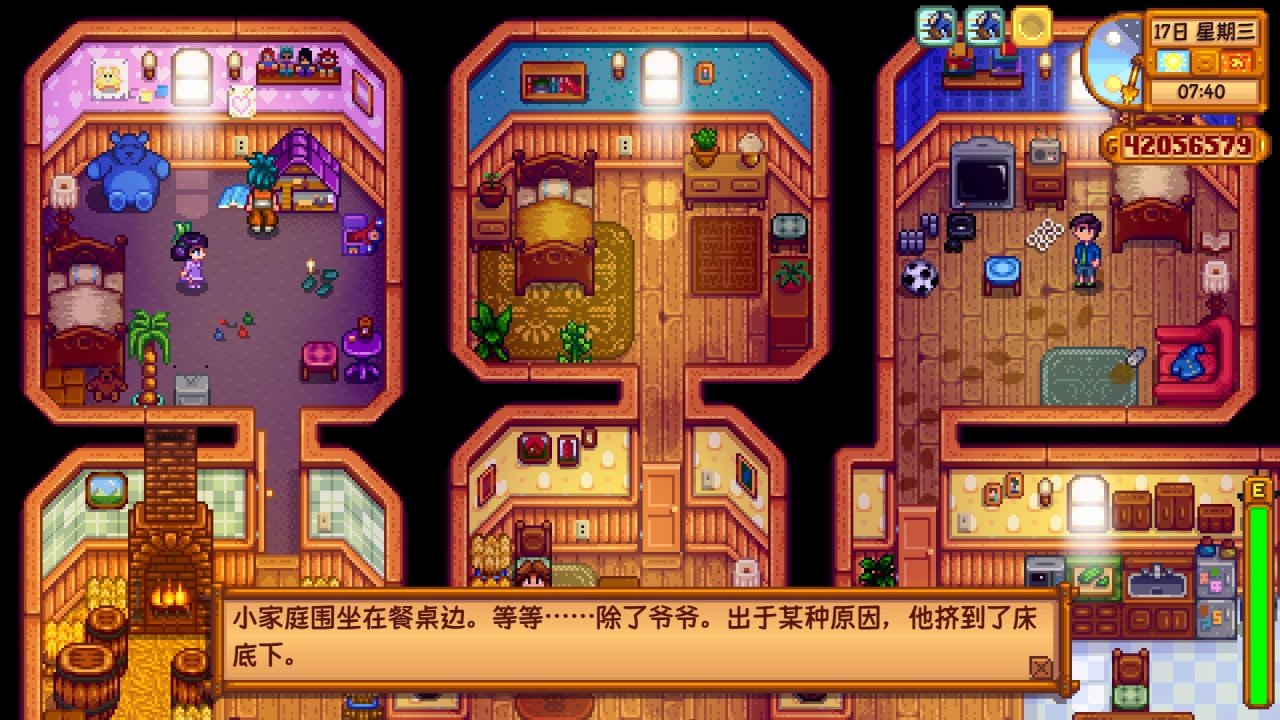Click the golden ring buff icon
Viewport: 1280px width, 720px height.
[1029, 27]
